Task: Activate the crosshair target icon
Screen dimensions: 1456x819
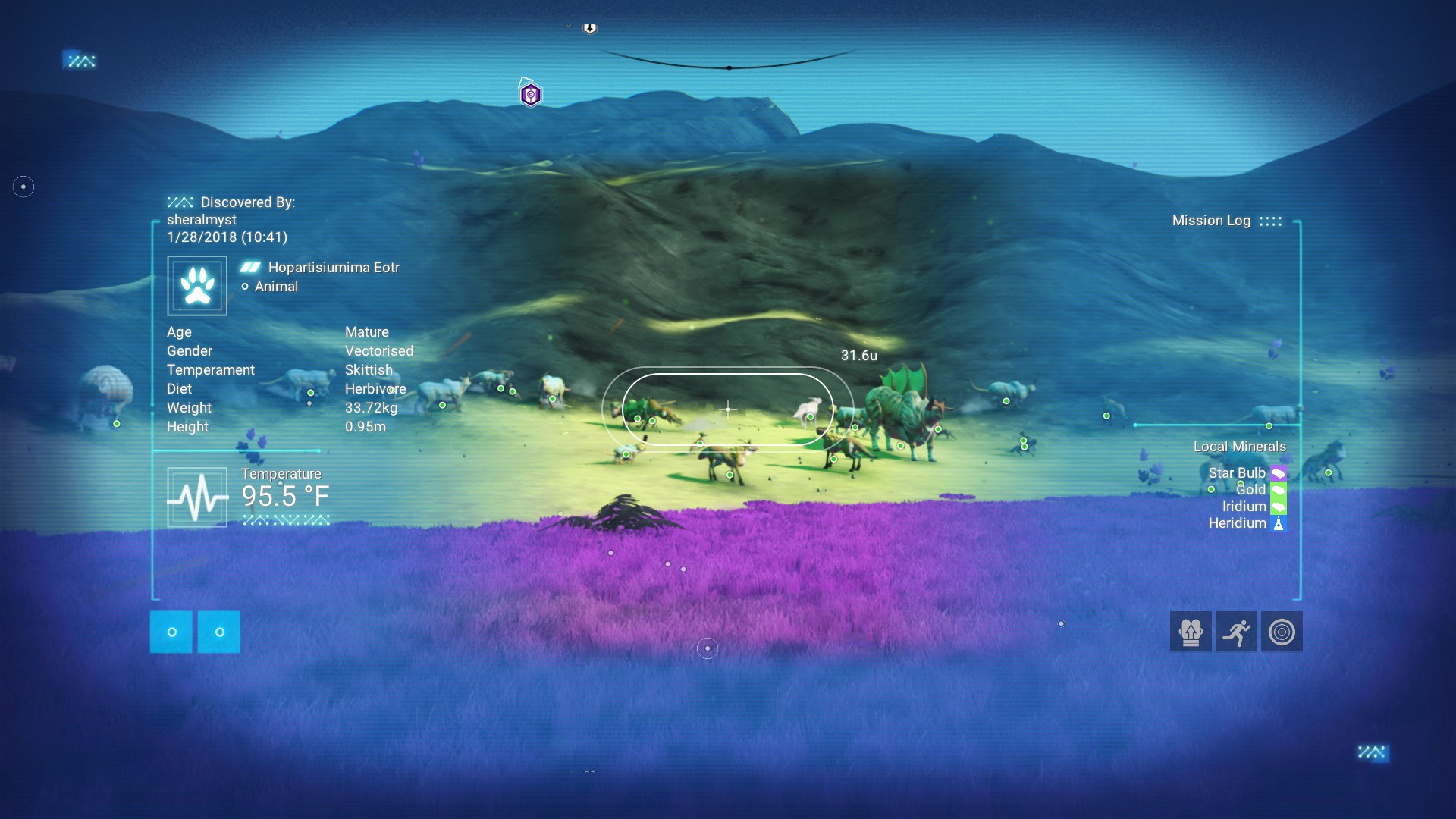Action: pos(1282,632)
